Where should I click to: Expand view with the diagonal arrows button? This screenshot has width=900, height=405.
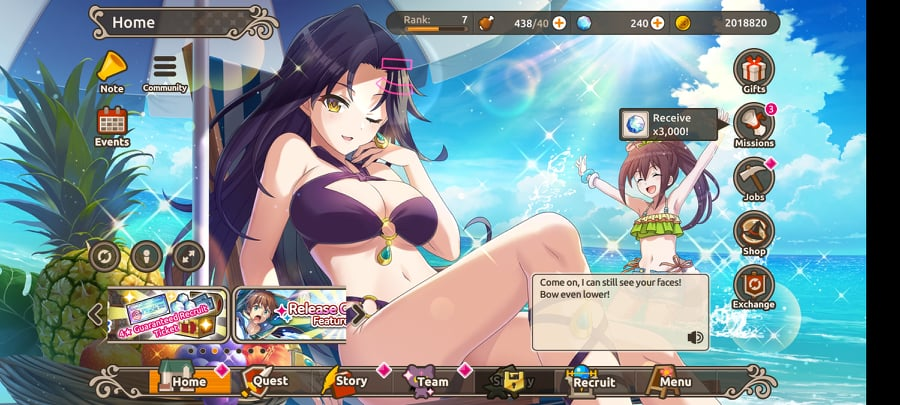[x=188, y=256]
